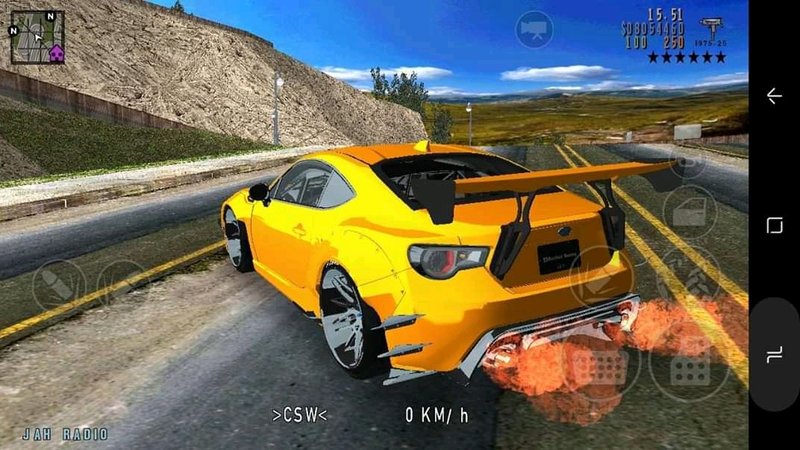Tap the accelerator pedal button
Viewport: 800px width, 450px height.
[x=688, y=366]
